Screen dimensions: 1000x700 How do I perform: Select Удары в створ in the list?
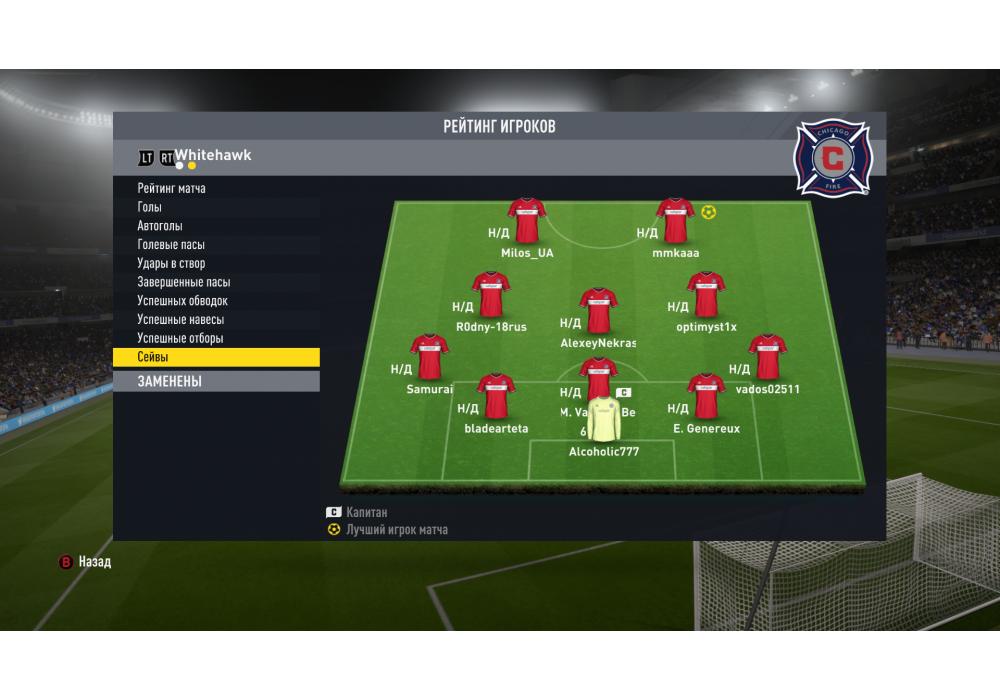171,264
